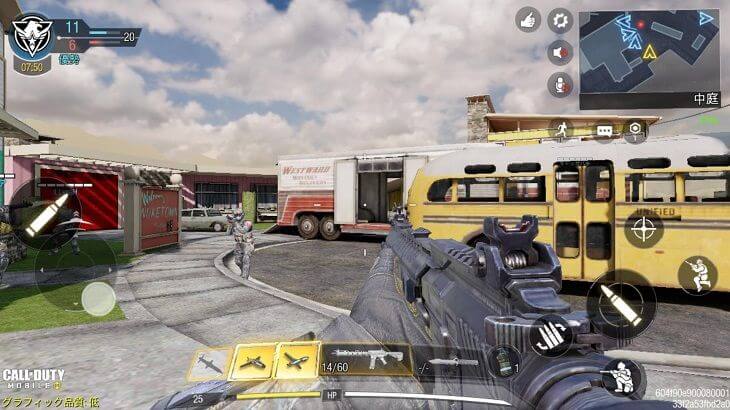Toggle the speaker sound icon
Screen dimensions: 730x410
click(x=560, y=53)
